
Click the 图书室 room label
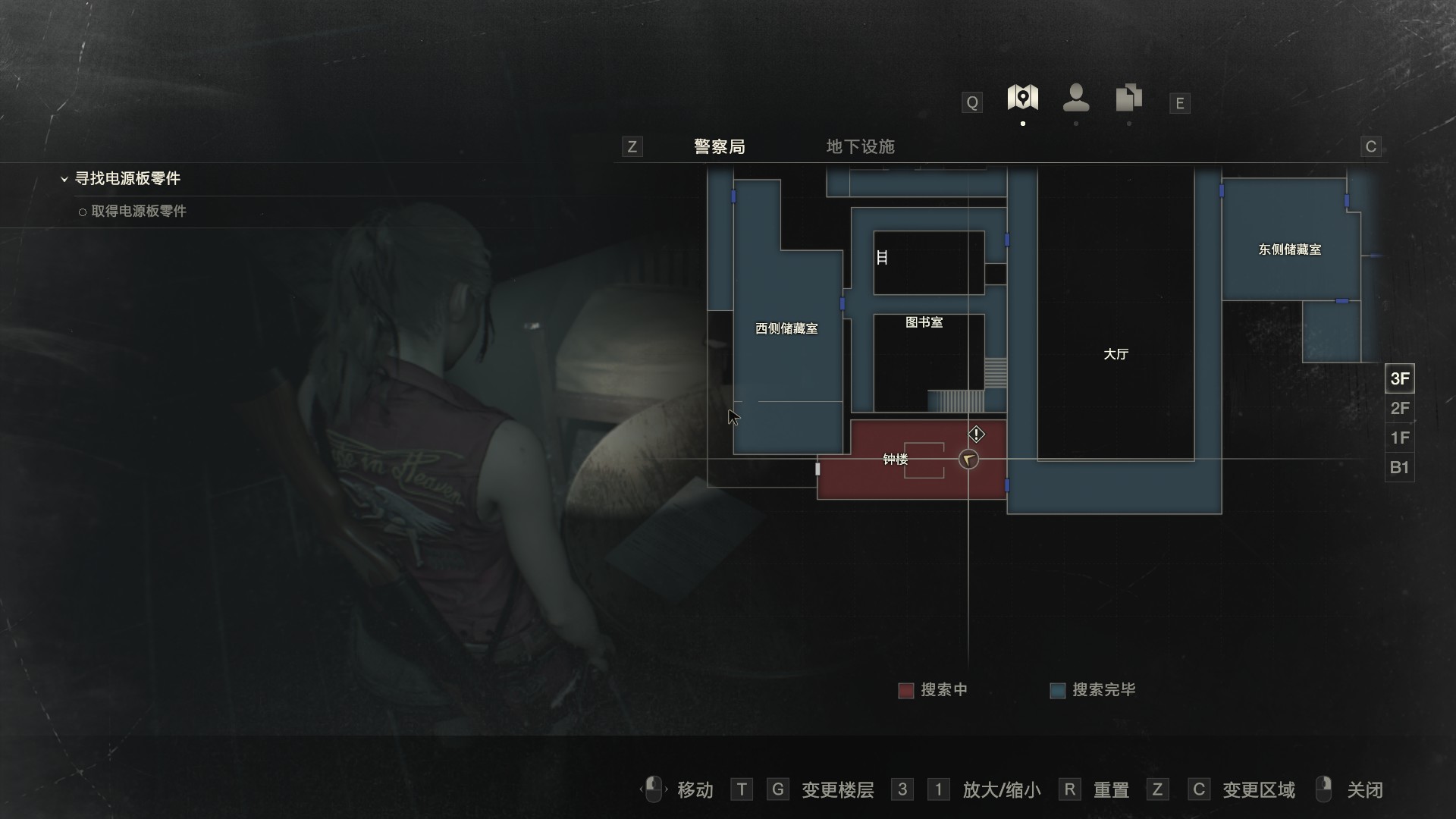click(x=924, y=322)
